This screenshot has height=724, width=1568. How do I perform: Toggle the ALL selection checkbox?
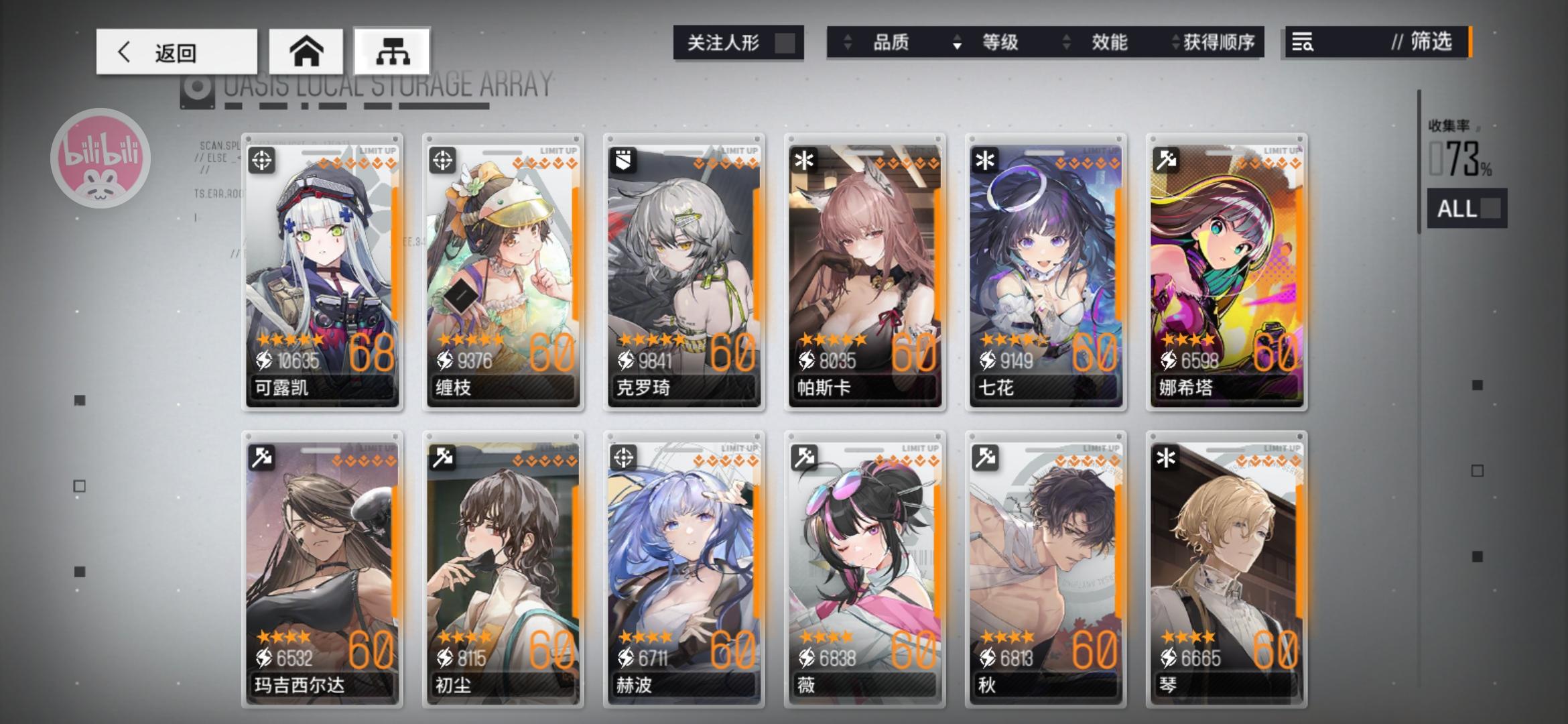coord(1491,208)
